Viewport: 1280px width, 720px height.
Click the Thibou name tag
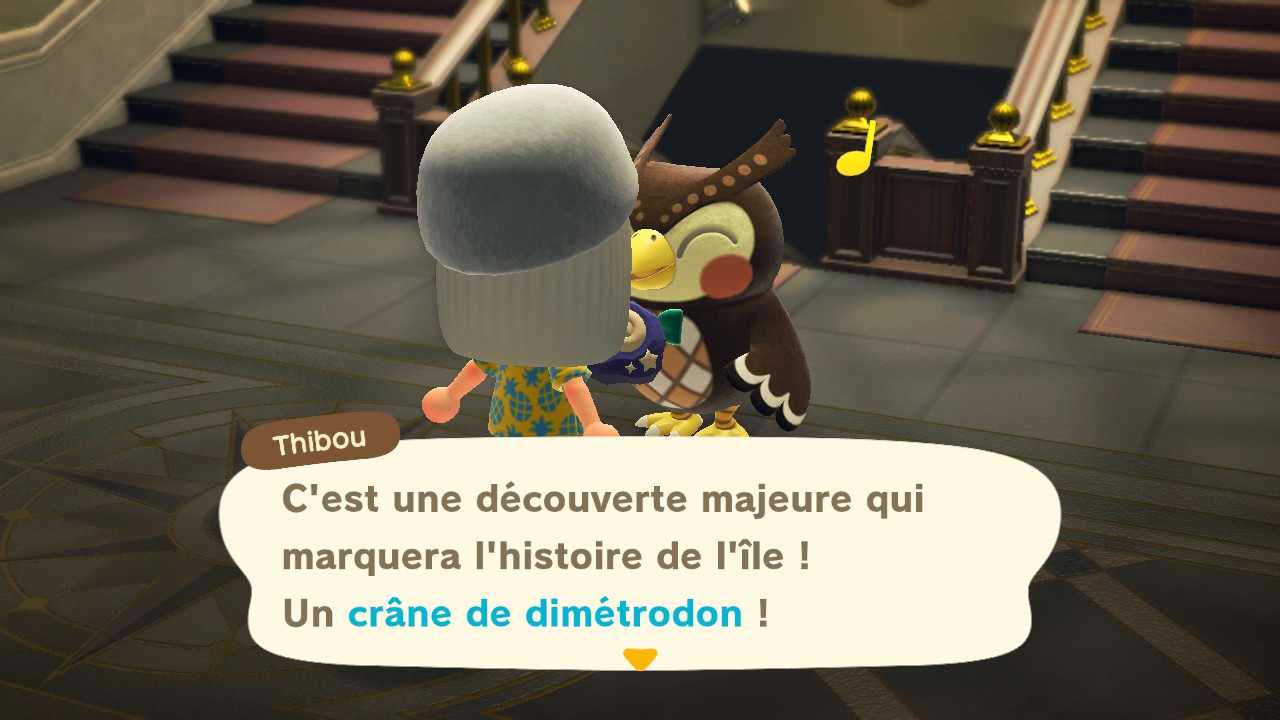point(321,440)
